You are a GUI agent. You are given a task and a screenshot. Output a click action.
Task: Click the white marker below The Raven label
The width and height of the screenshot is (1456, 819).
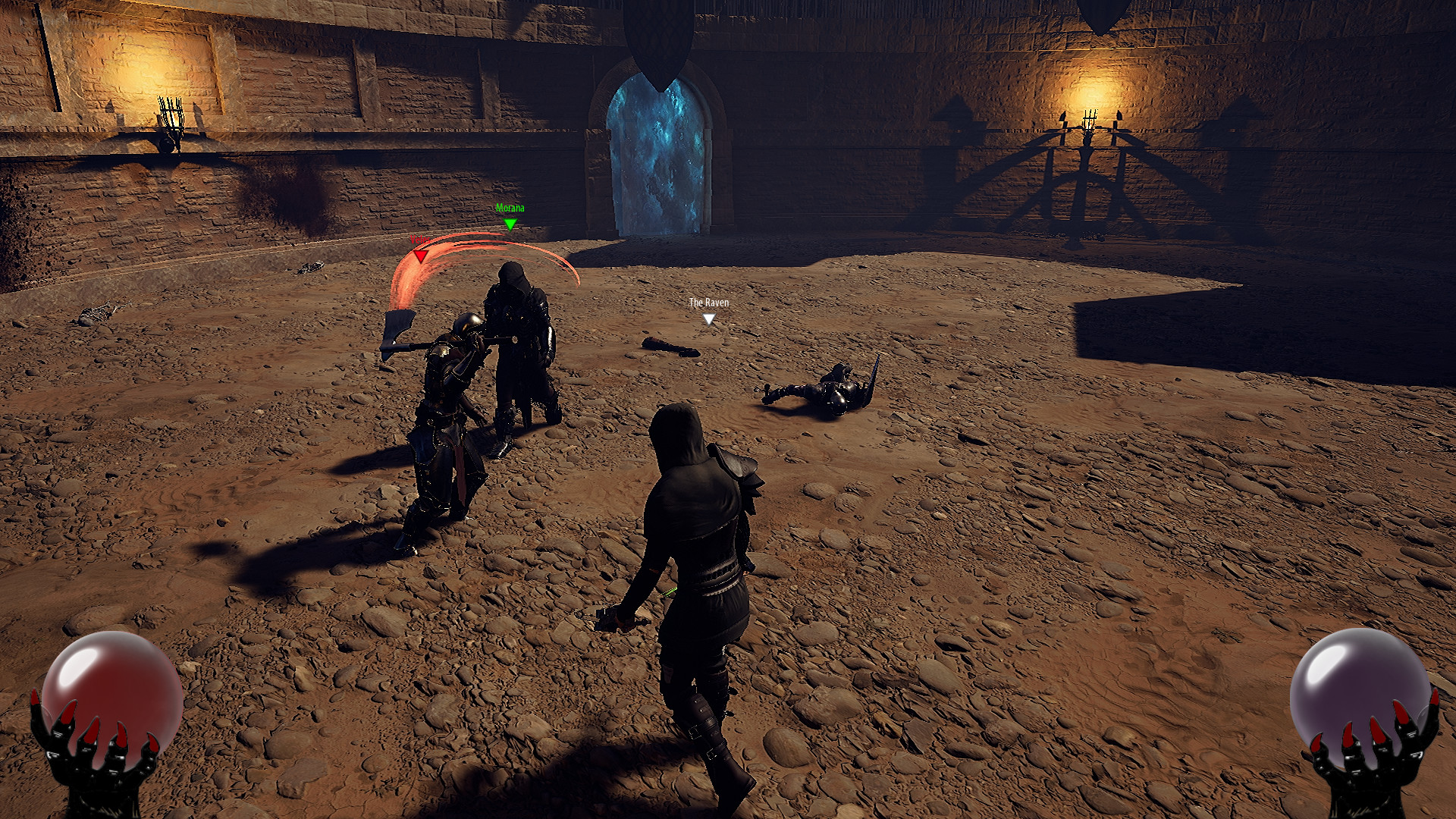[708, 318]
